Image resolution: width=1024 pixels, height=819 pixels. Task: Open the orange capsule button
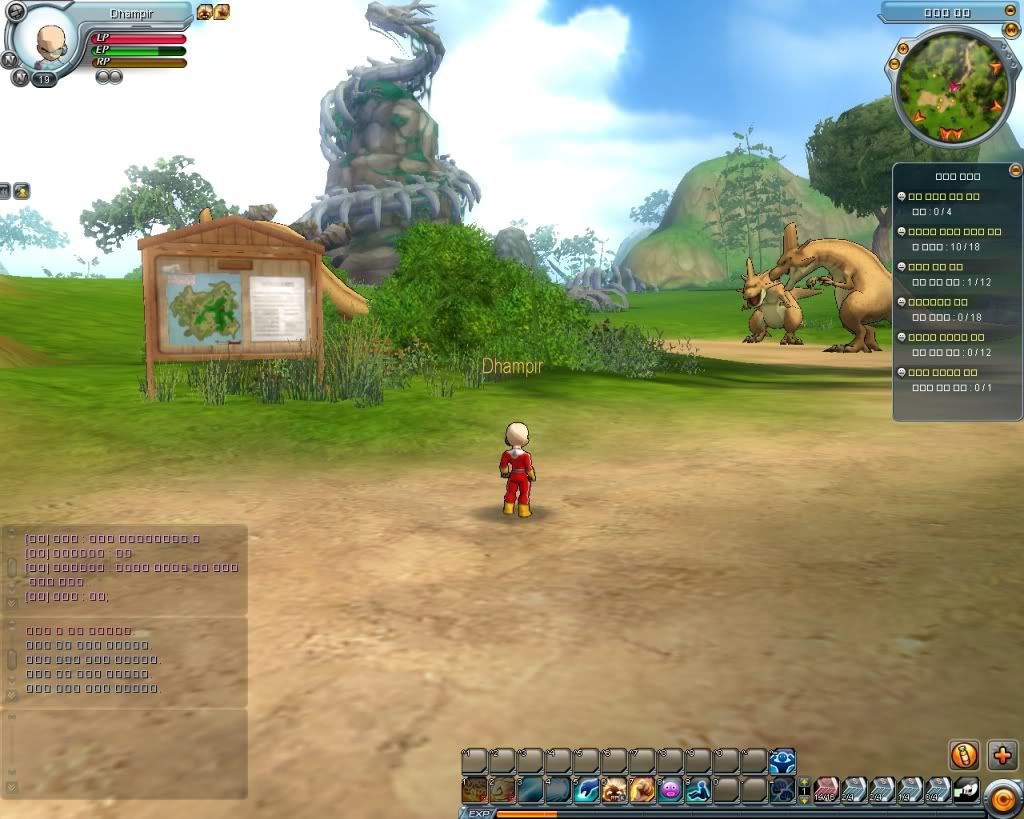pos(964,755)
